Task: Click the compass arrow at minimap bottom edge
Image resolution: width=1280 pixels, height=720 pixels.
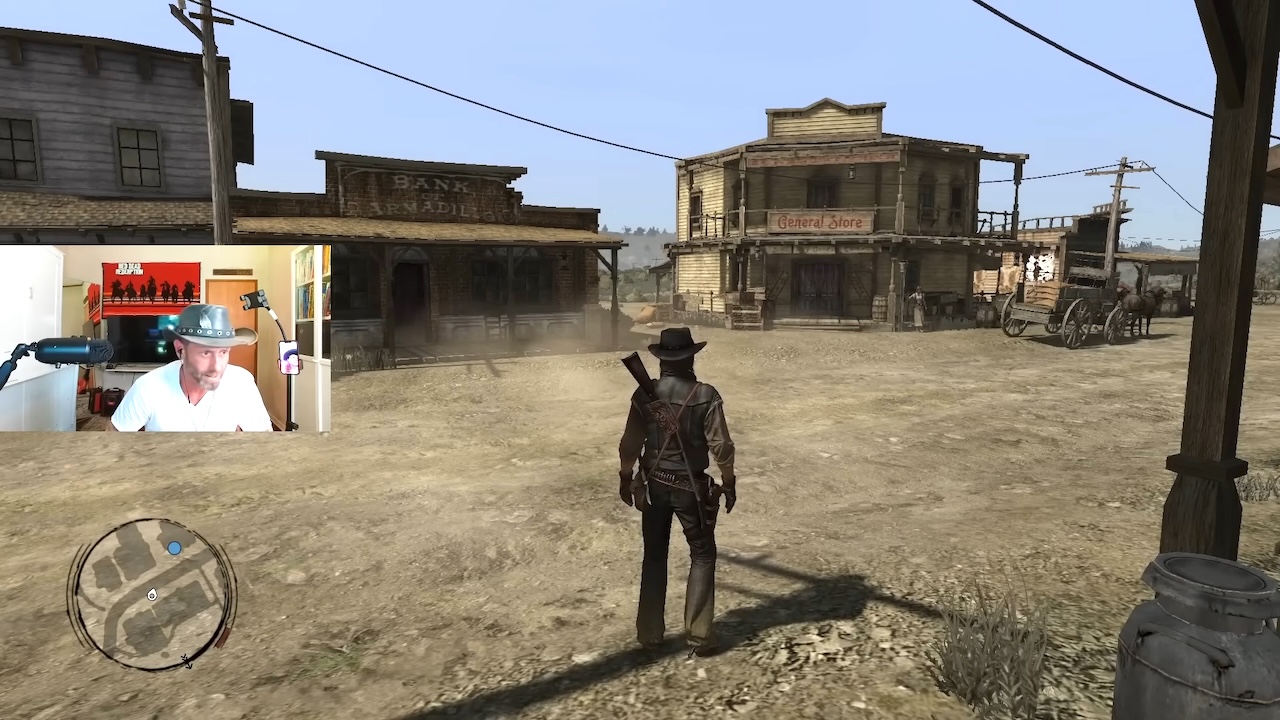Action: coord(186,662)
